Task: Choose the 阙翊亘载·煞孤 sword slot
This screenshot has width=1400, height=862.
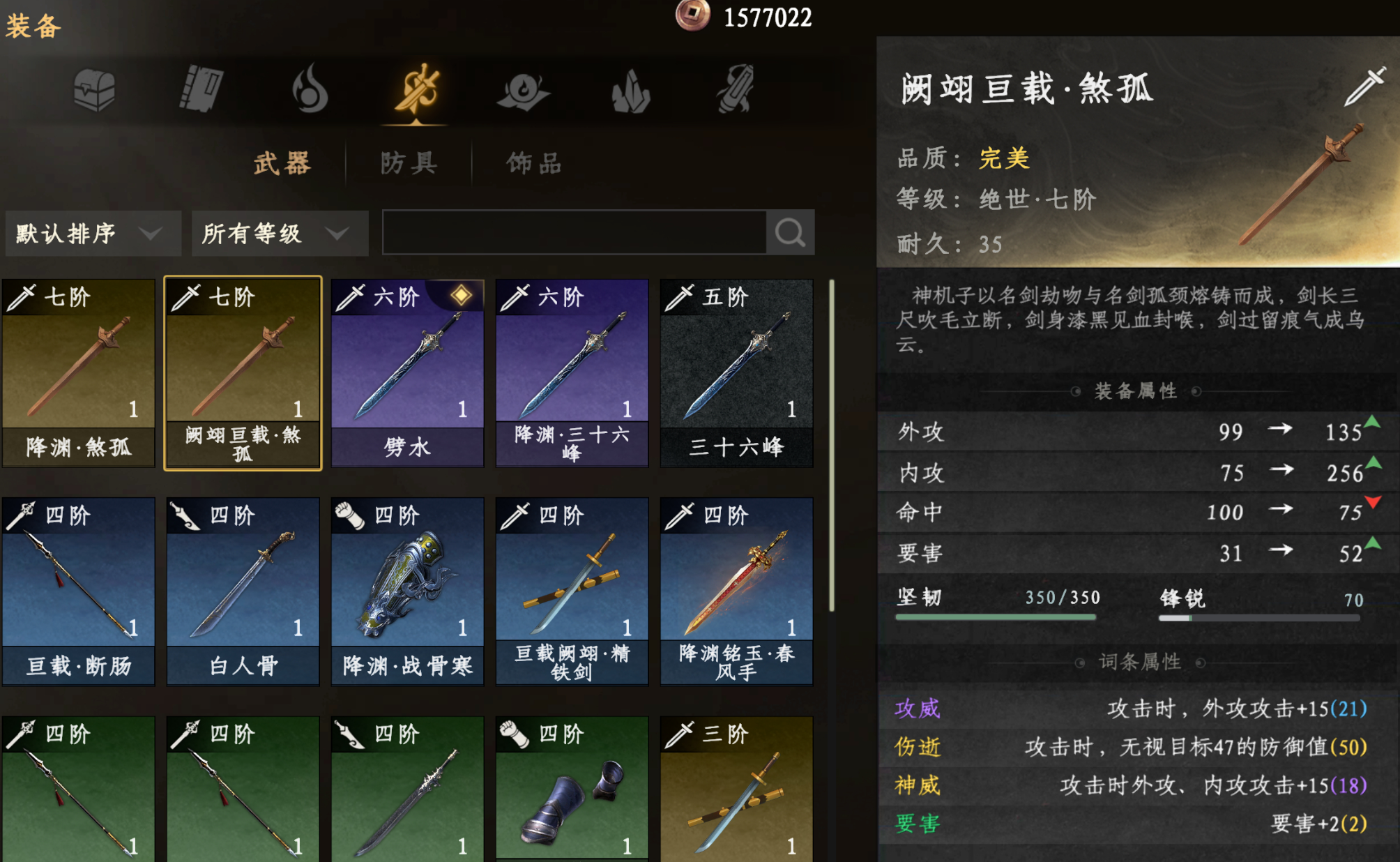Action: click(x=243, y=372)
